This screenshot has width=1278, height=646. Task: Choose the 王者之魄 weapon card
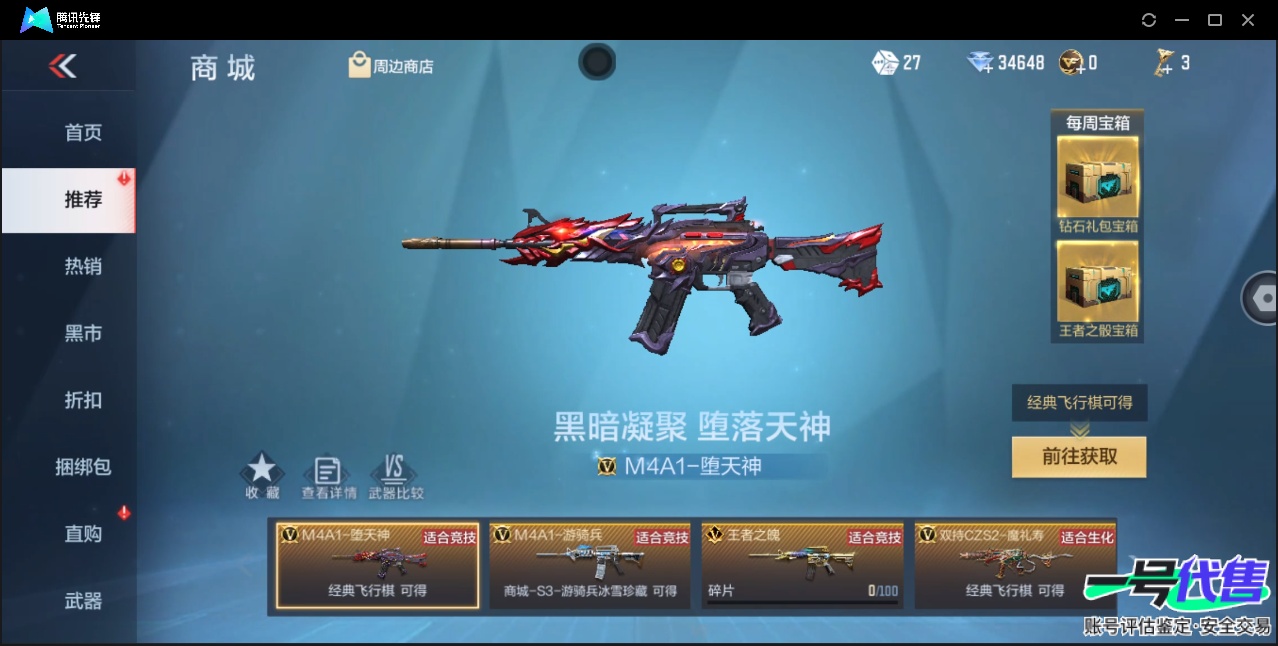click(802, 565)
